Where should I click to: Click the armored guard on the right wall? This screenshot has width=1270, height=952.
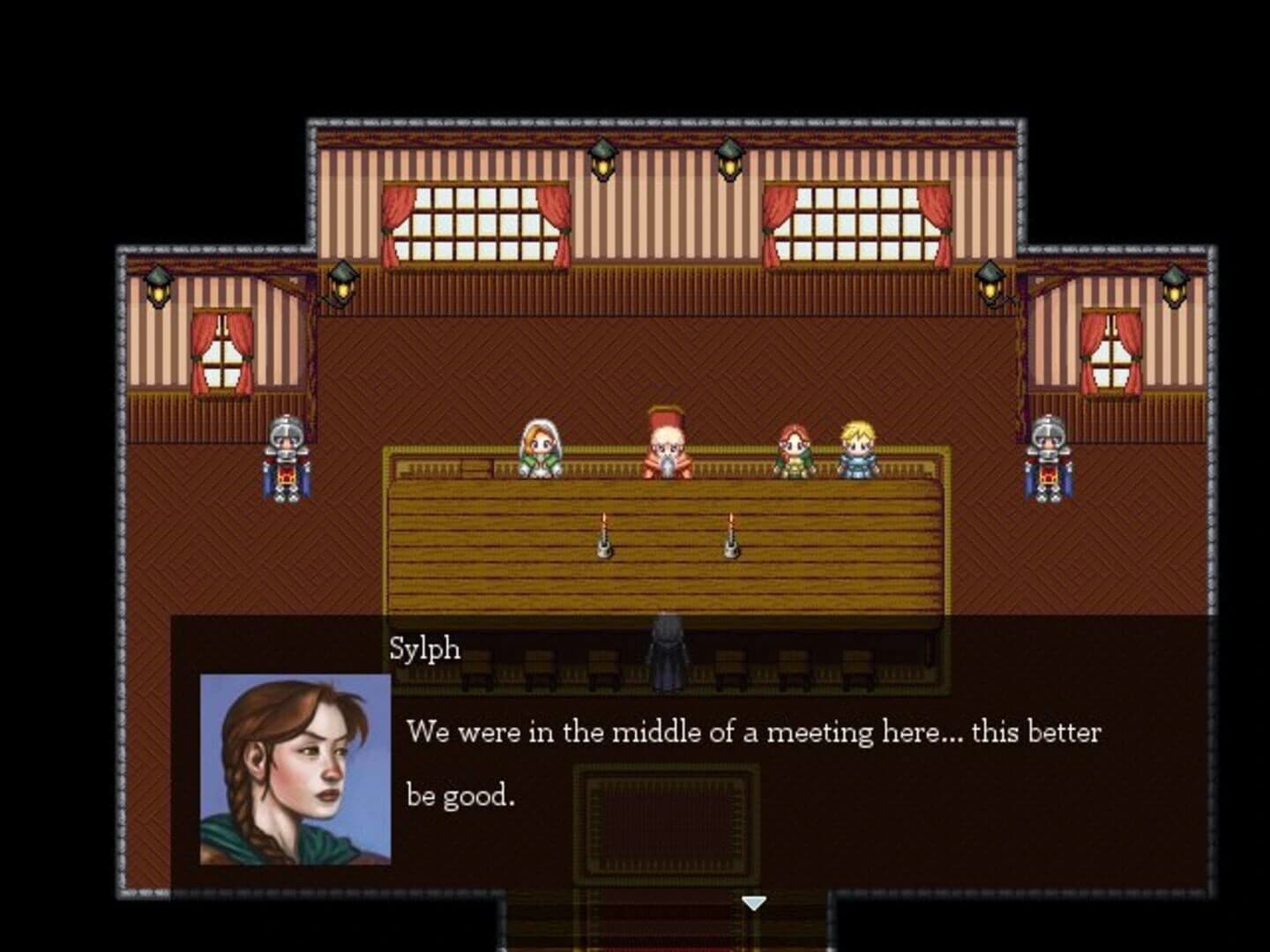click(1047, 458)
